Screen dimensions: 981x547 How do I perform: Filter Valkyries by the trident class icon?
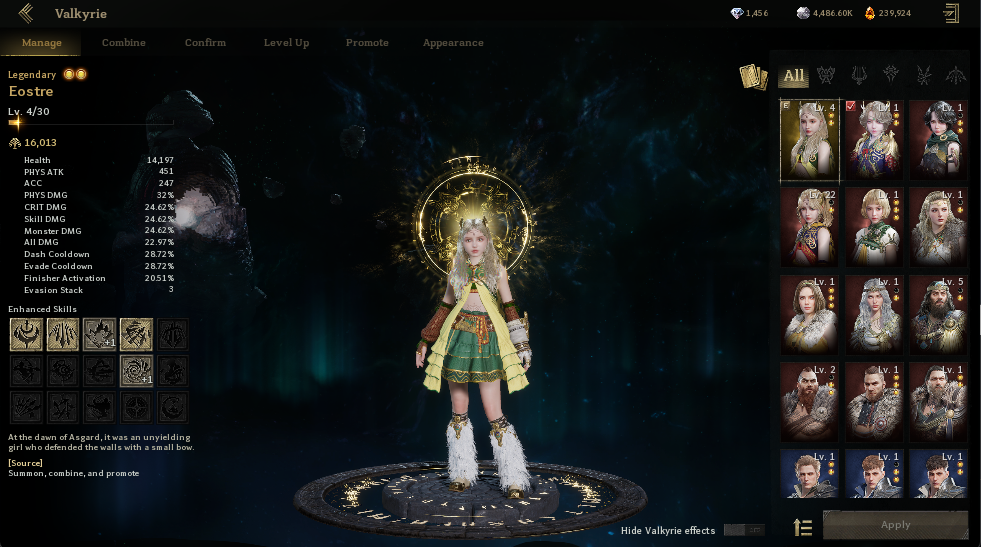tap(858, 75)
